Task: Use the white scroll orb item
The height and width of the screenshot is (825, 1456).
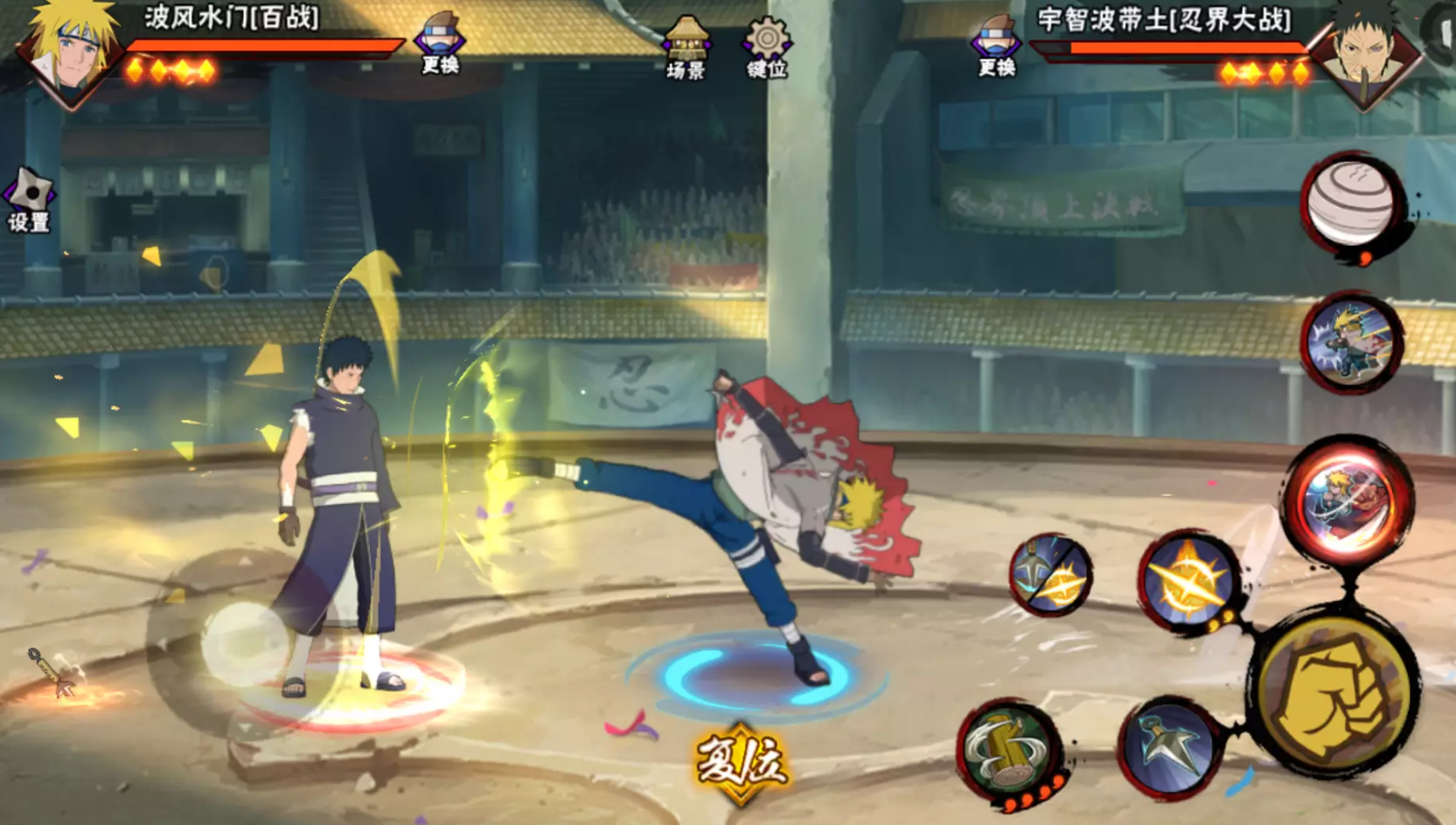Action: [x=1352, y=205]
